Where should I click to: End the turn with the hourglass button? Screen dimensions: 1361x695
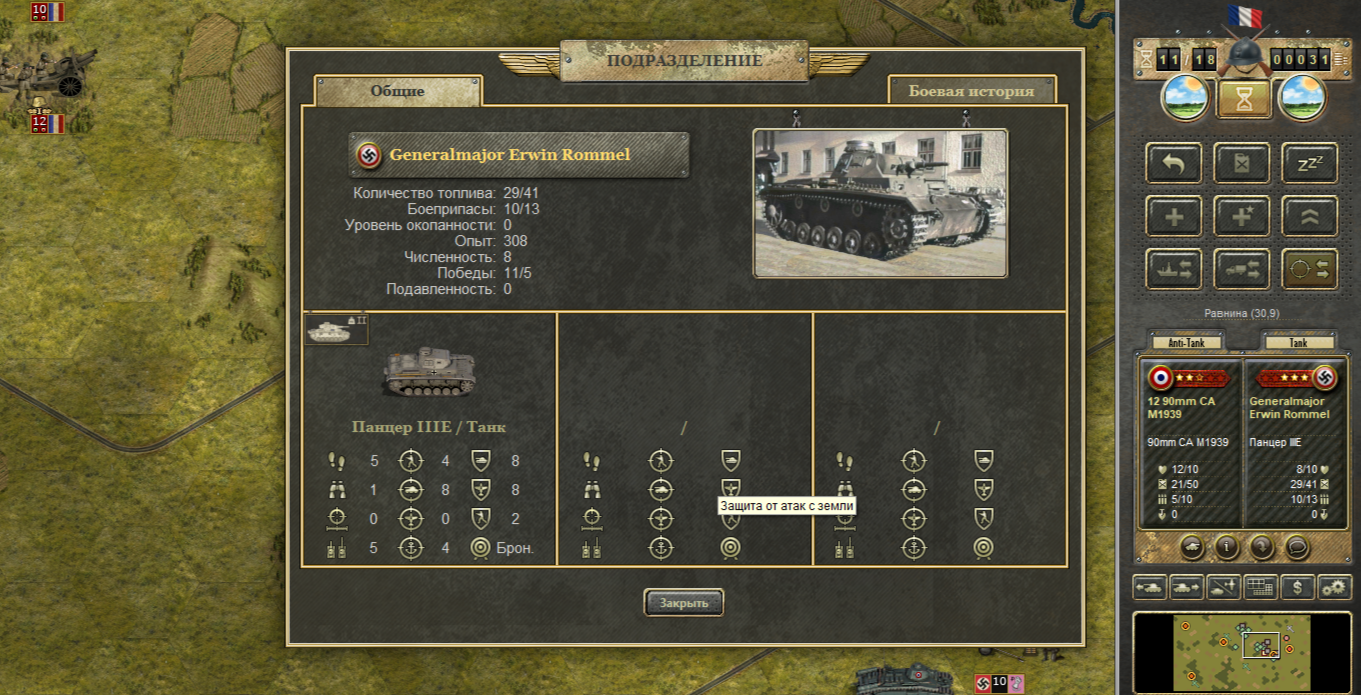[x=1243, y=99]
